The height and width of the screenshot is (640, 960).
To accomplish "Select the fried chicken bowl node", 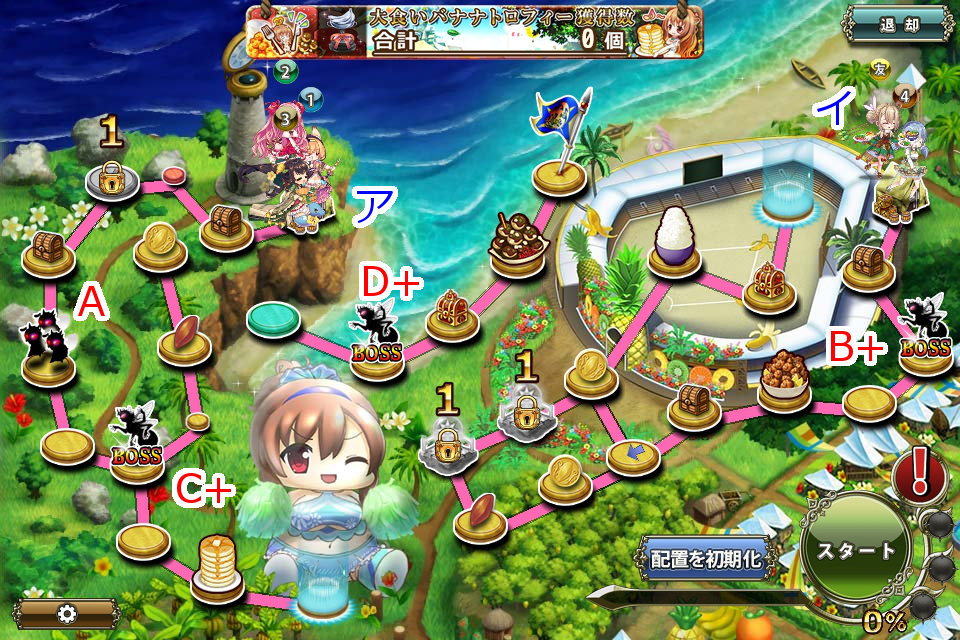I will [x=784, y=381].
